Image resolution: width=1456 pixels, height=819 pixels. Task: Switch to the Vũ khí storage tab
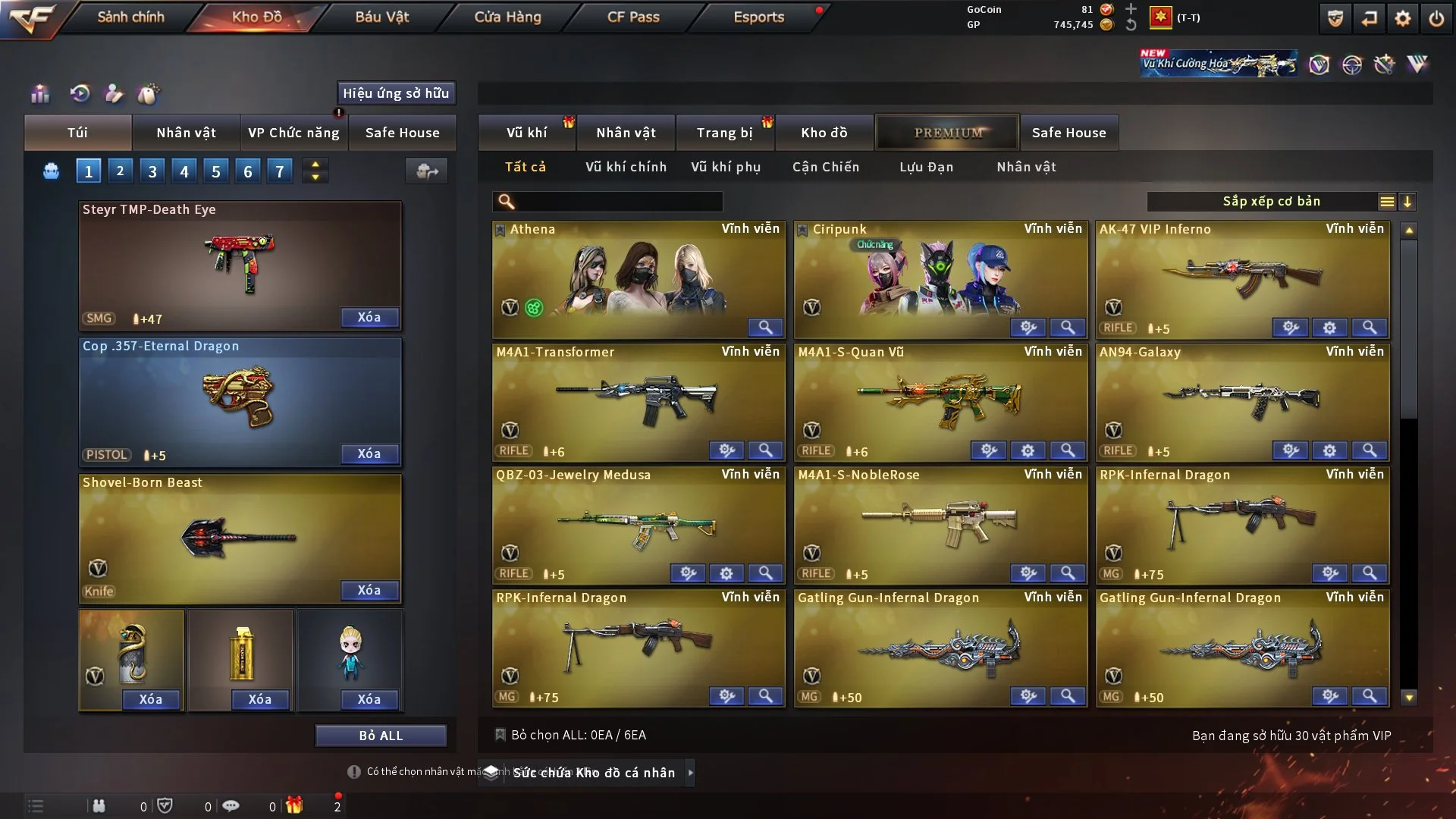(526, 133)
